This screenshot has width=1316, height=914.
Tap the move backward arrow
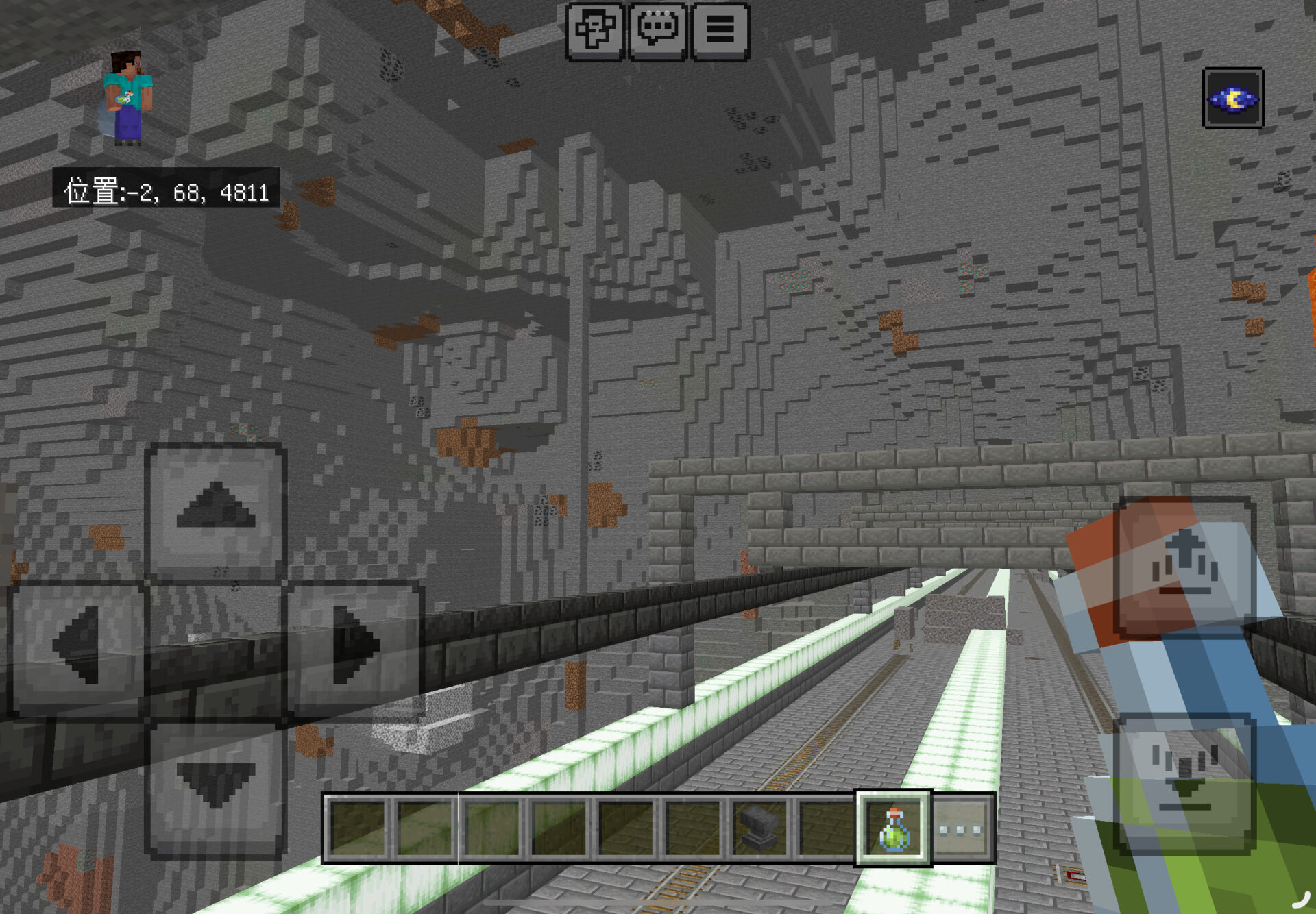[x=215, y=788]
